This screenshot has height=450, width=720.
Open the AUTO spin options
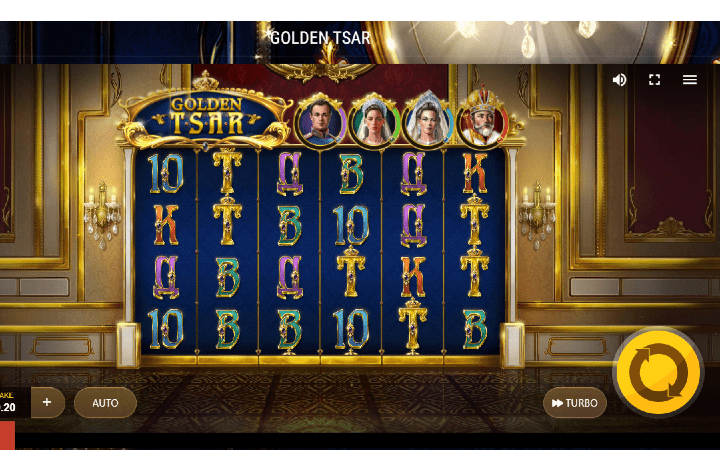[105, 403]
